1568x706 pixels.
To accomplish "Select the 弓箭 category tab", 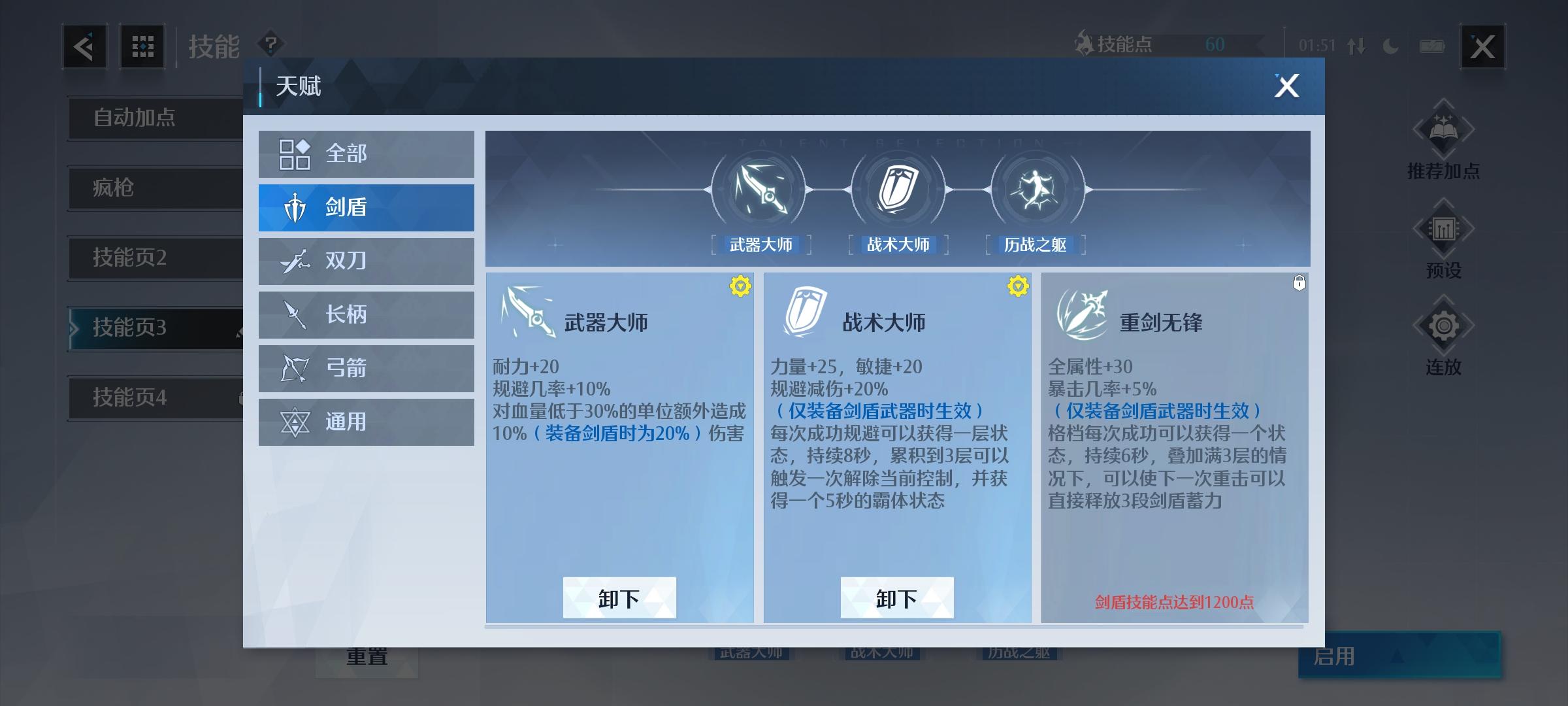I will [x=366, y=368].
